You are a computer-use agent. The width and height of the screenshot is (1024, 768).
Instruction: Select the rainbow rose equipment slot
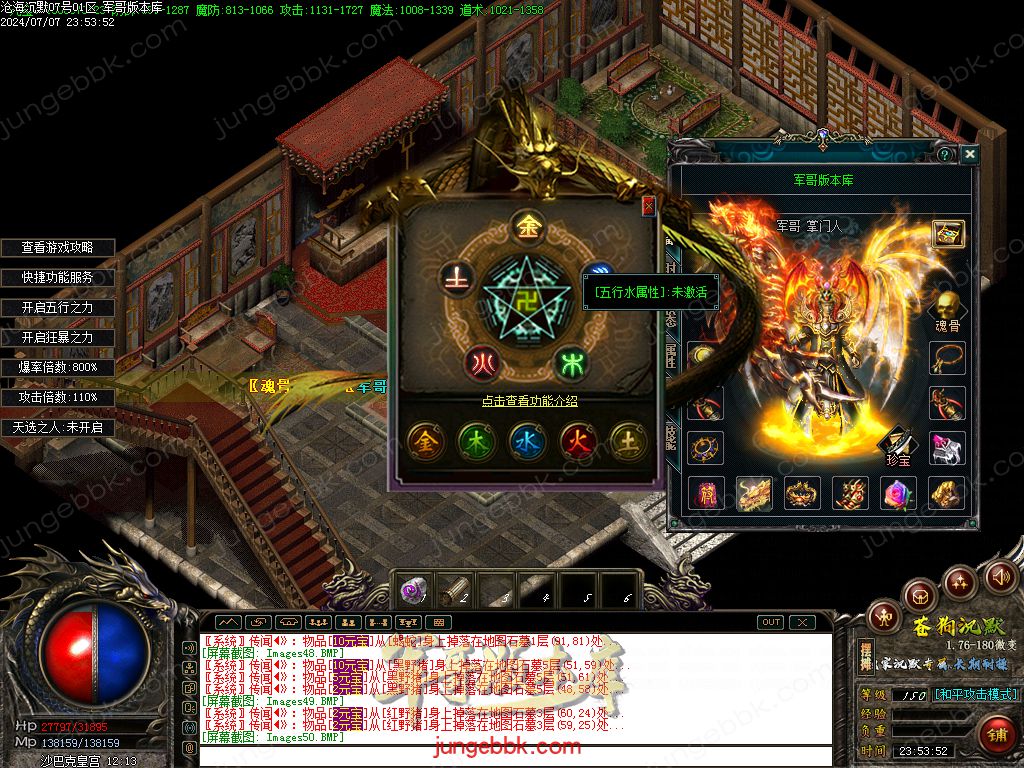click(x=899, y=493)
